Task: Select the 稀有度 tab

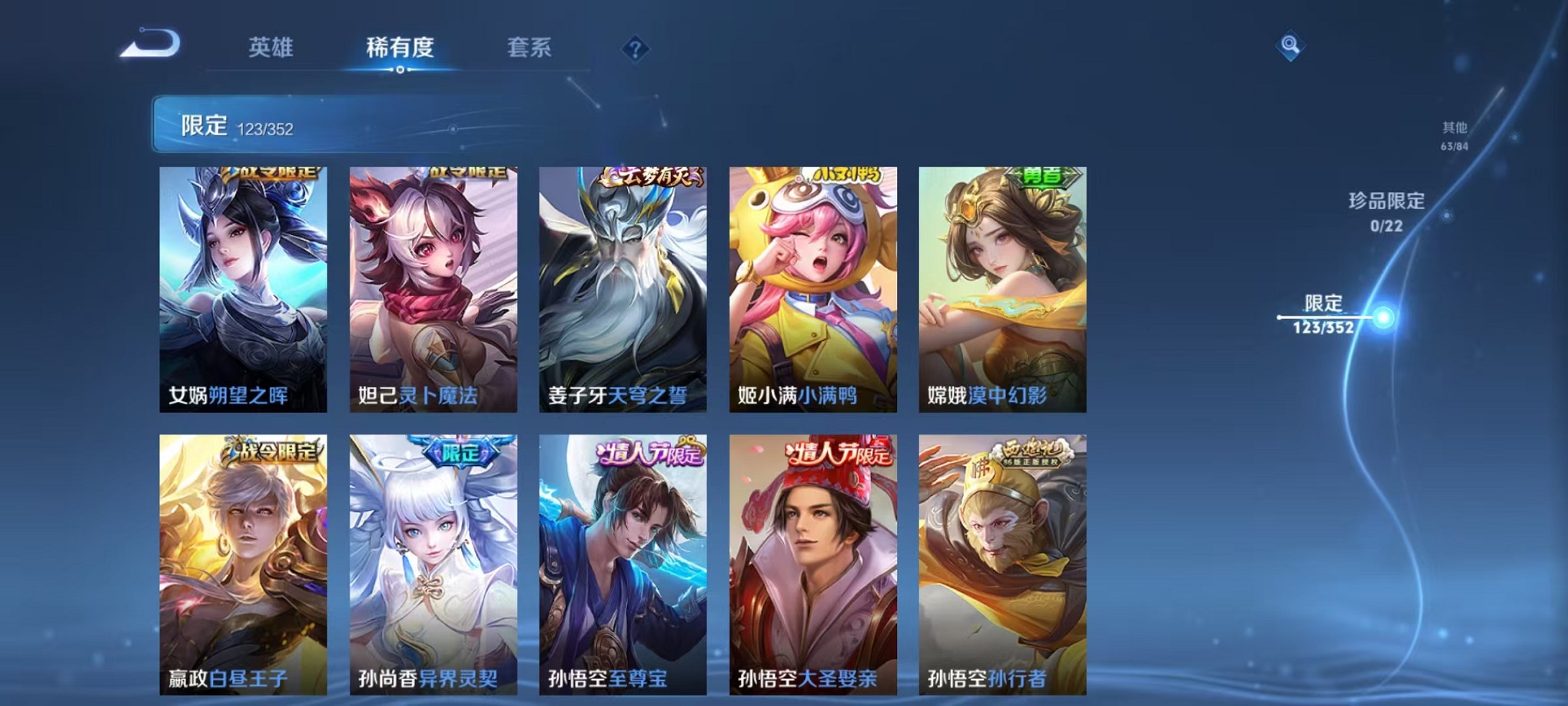Action: pos(400,48)
